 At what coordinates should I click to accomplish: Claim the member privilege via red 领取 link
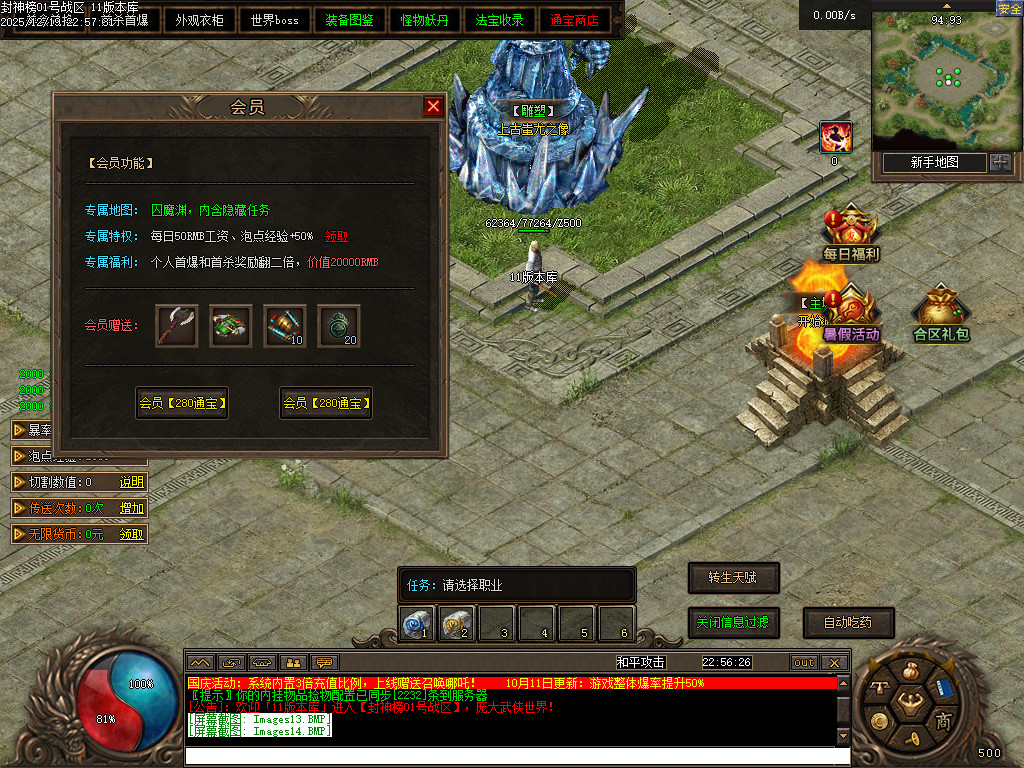tap(337, 237)
